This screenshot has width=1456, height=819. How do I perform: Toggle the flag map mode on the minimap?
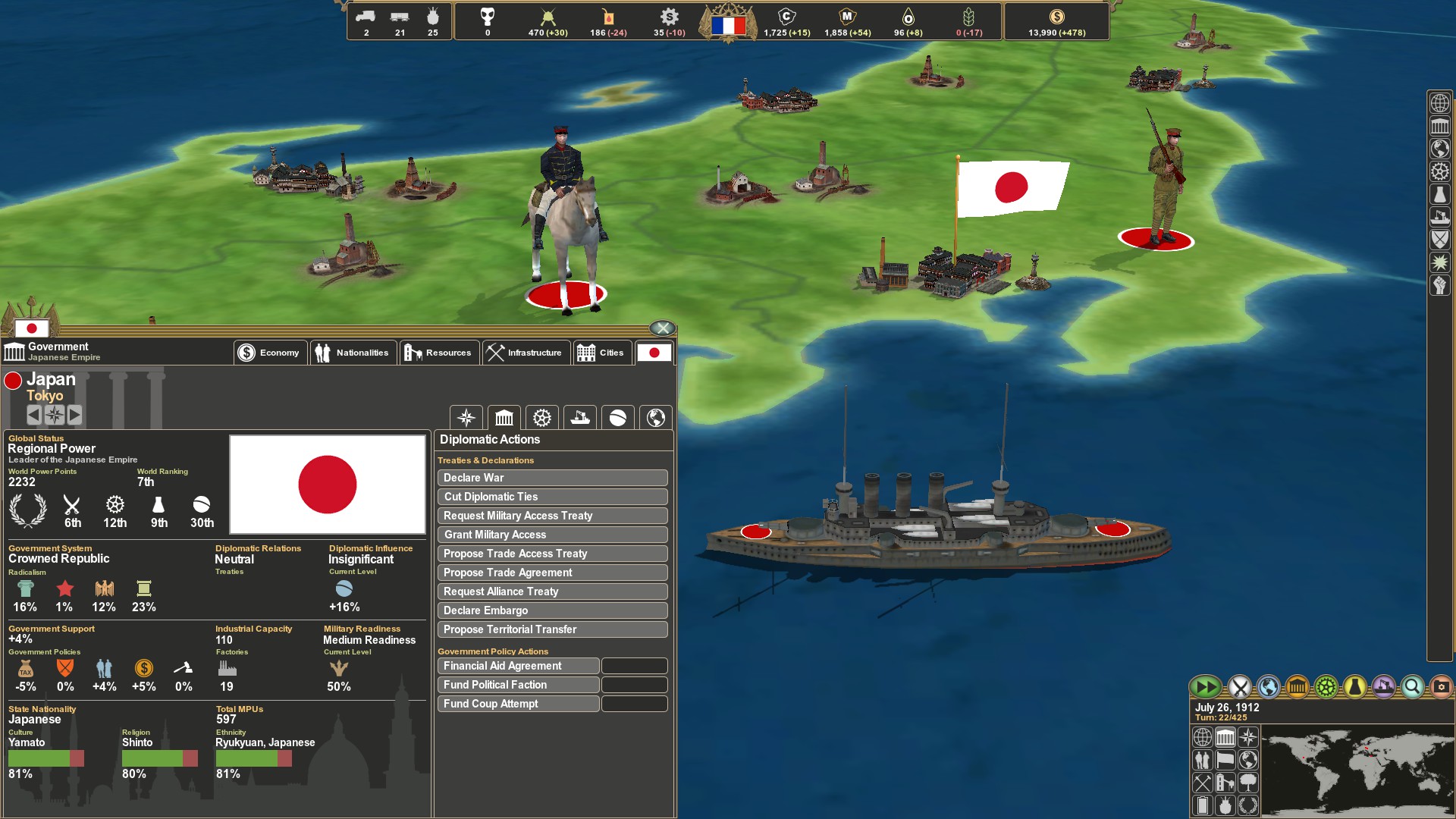tap(1225, 760)
